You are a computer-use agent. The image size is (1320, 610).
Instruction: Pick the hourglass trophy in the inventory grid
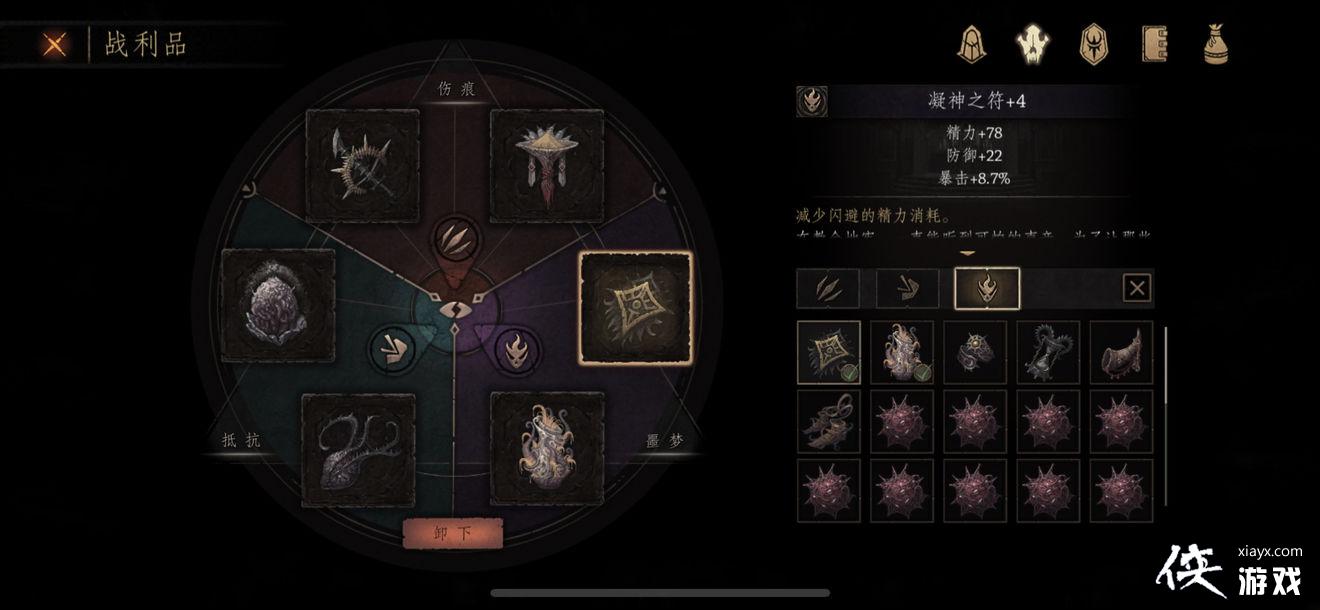1048,353
